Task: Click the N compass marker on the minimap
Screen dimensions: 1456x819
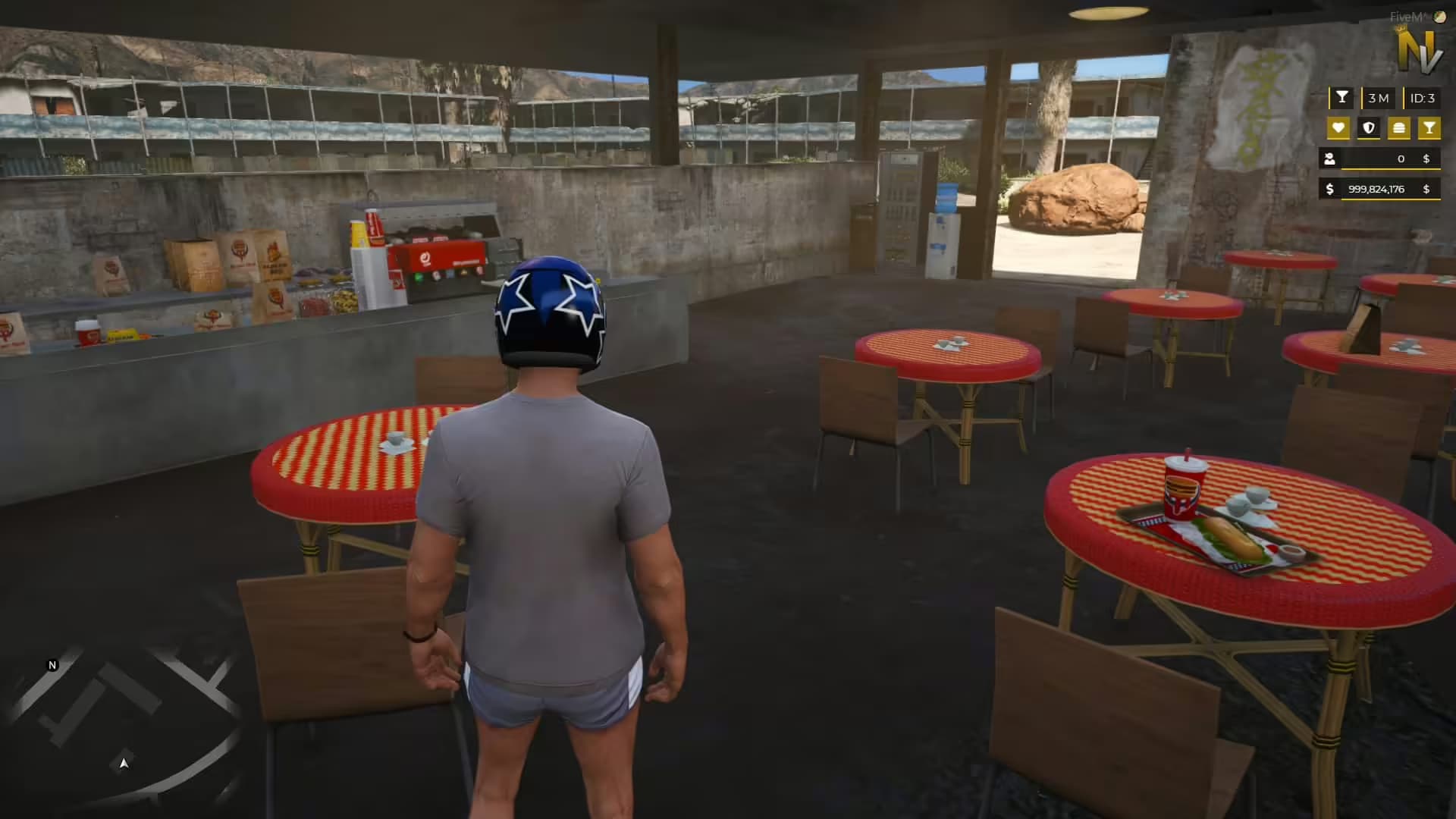Action: pos(52,665)
